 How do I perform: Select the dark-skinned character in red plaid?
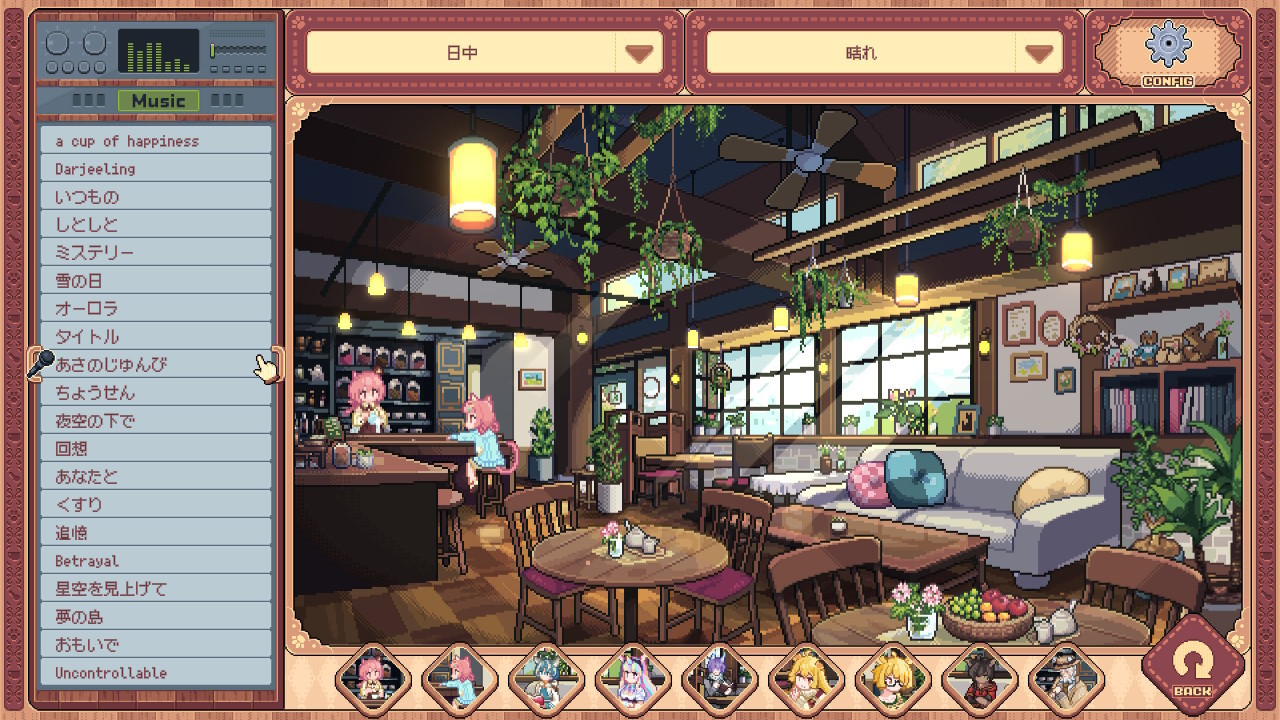(x=979, y=680)
